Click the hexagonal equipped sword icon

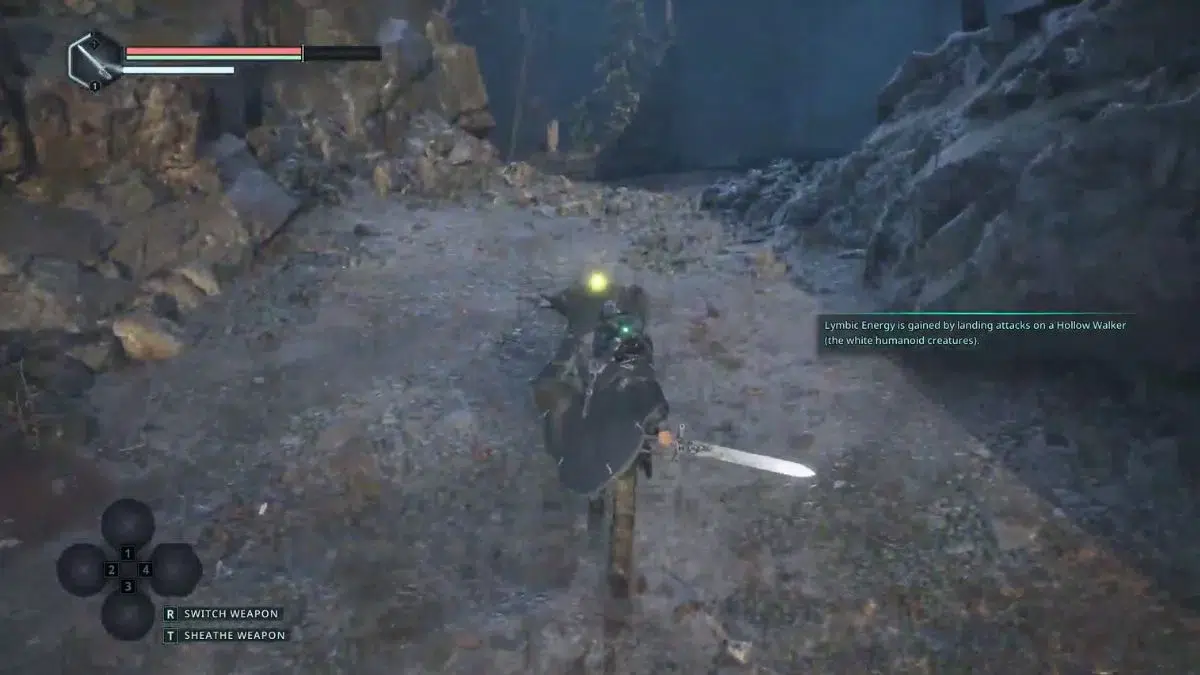coord(95,60)
